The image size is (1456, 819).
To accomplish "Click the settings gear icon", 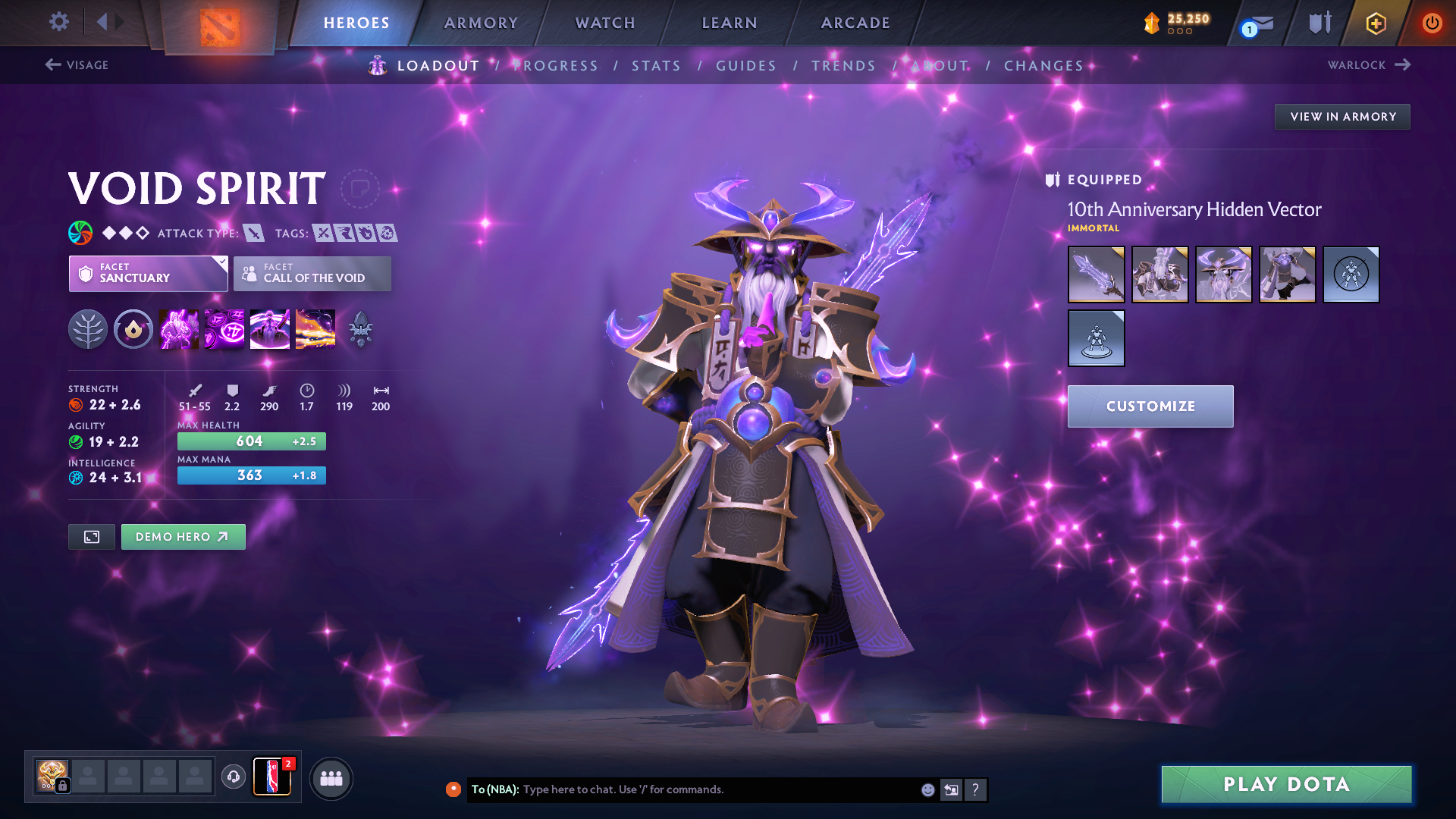I will [x=58, y=23].
